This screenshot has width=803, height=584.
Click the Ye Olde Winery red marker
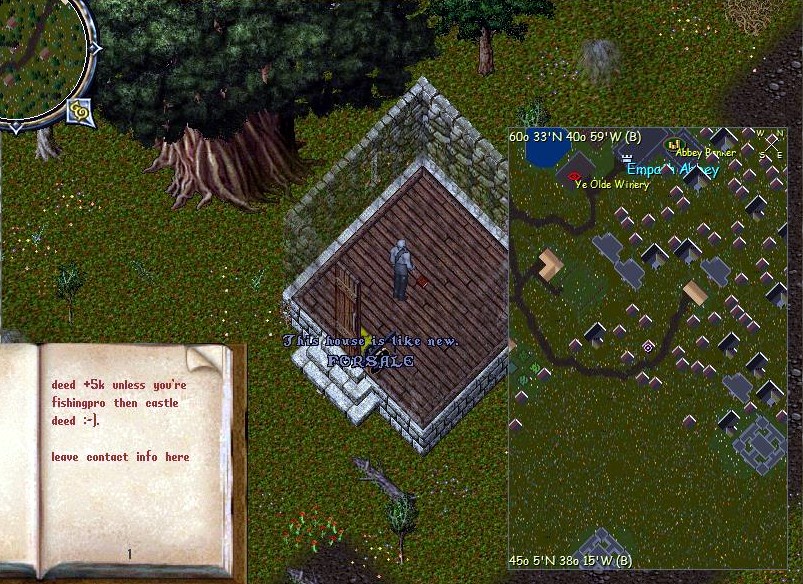coord(575,177)
